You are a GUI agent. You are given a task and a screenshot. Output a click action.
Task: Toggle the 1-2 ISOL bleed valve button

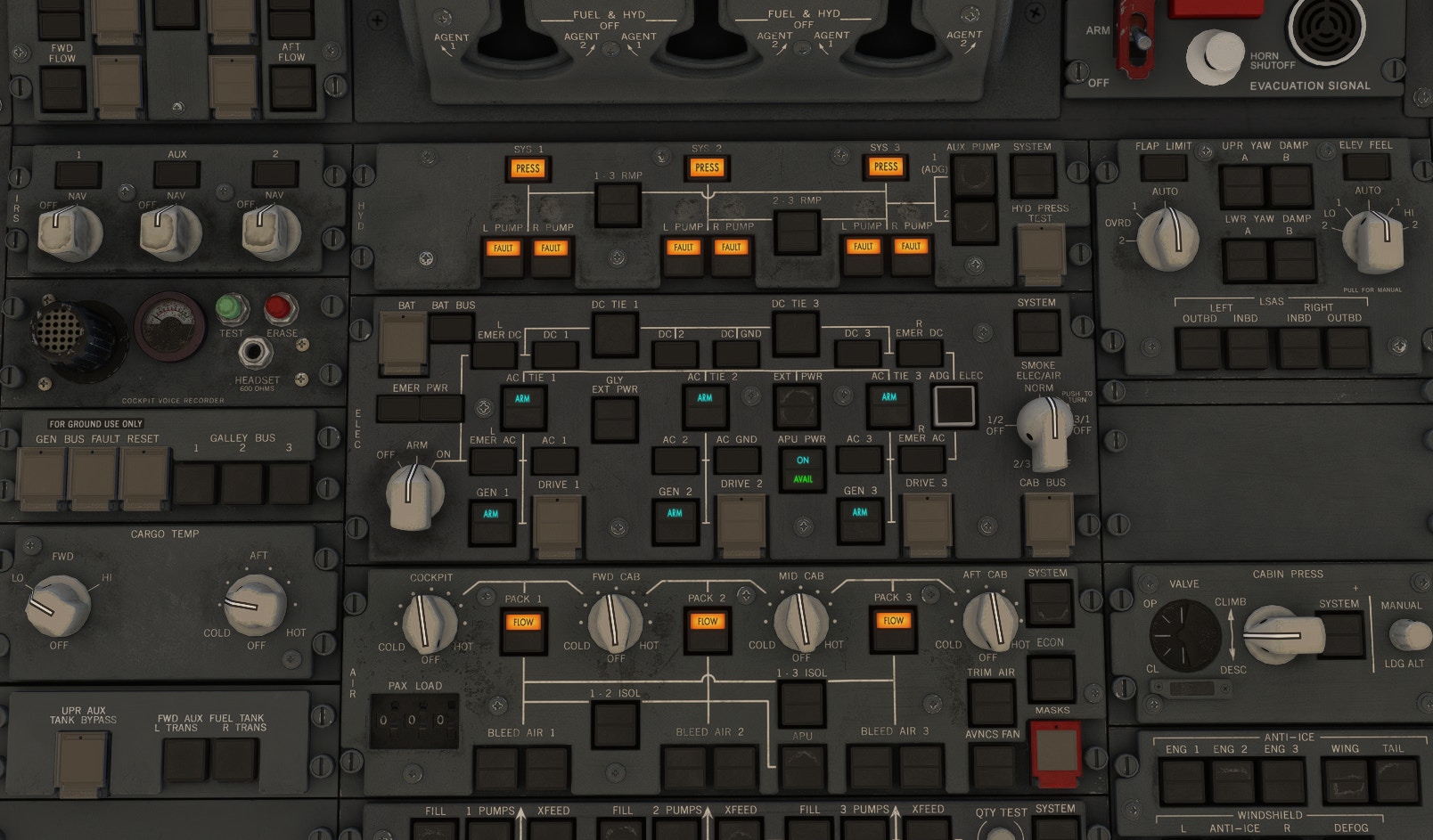coord(616,721)
